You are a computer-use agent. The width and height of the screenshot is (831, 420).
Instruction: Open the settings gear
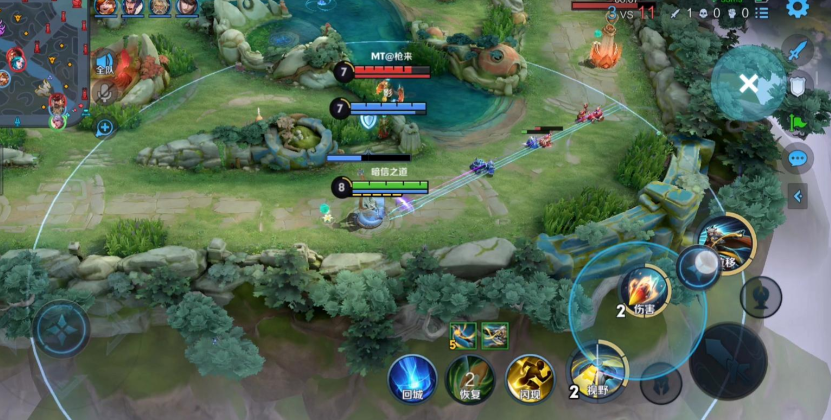coord(797,9)
